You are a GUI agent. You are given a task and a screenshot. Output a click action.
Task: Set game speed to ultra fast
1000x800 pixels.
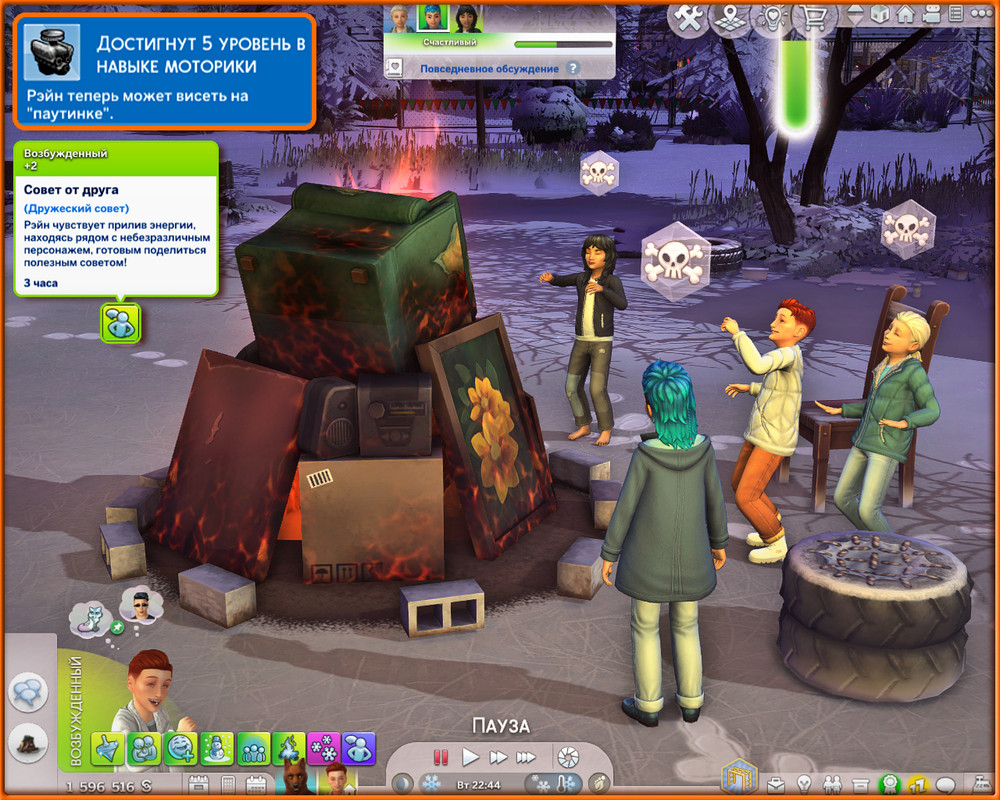pos(526,757)
